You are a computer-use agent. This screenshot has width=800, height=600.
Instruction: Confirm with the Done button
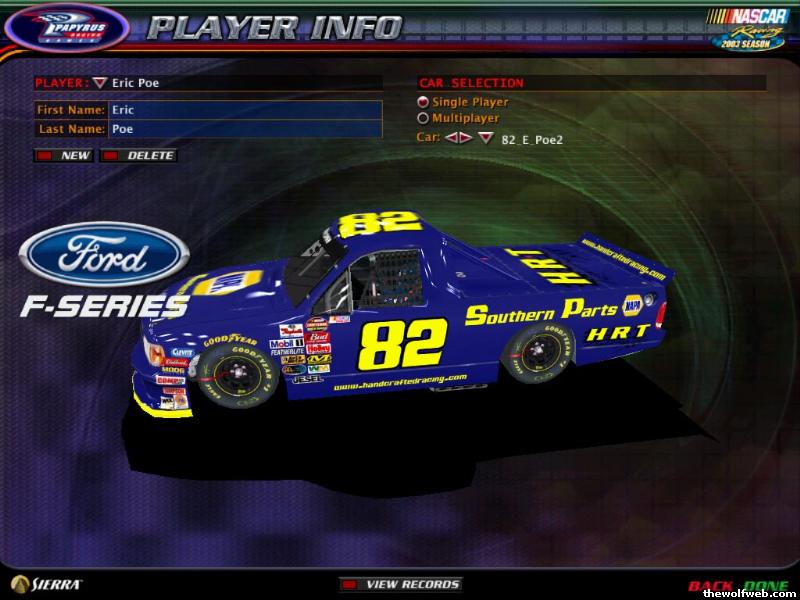[765, 585]
